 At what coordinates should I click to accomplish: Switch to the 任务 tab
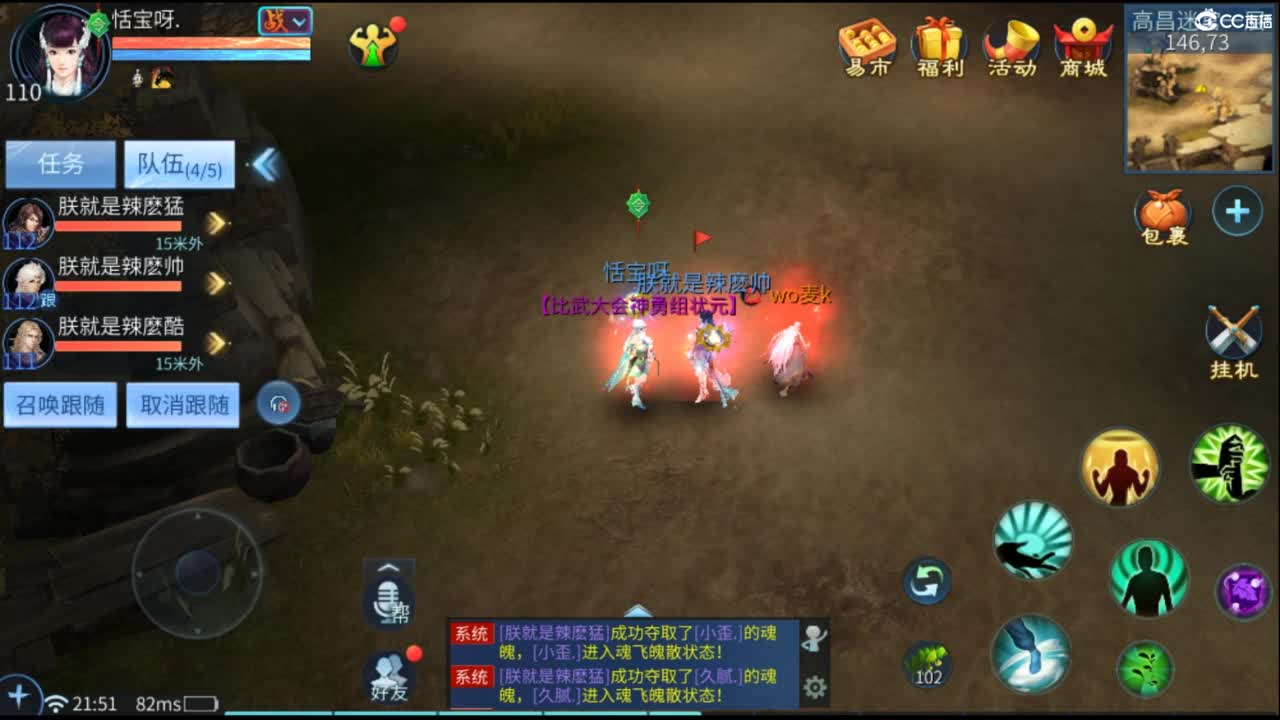point(60,163)
